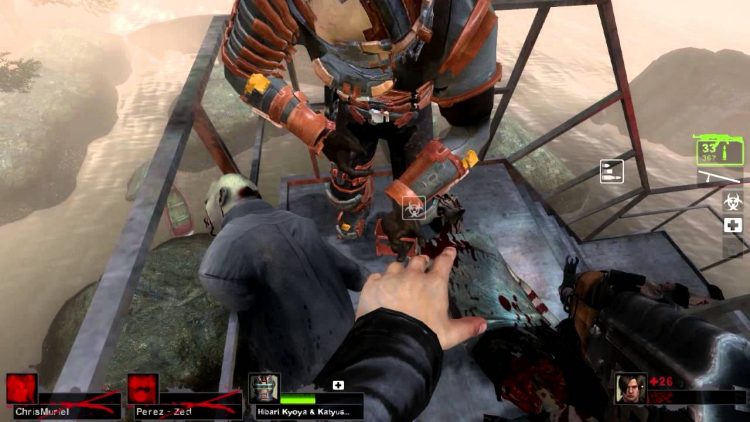Image resolution: width=750 pixels, height=422 pixels.
Task: Select the primary rifle weapon slot
Action: pos(719,152)
